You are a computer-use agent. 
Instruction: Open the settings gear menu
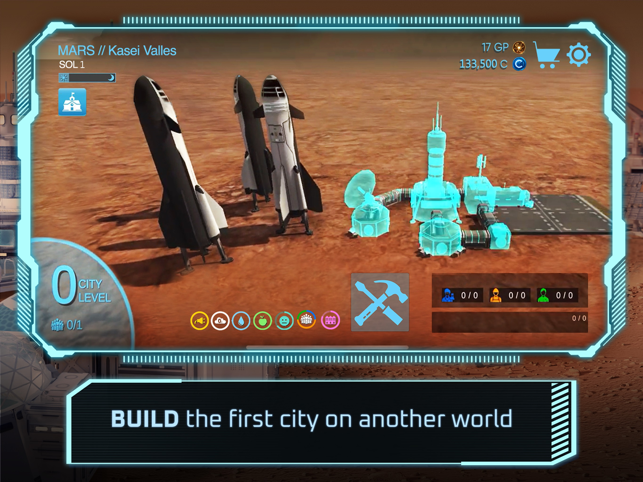tap(579, 55)
